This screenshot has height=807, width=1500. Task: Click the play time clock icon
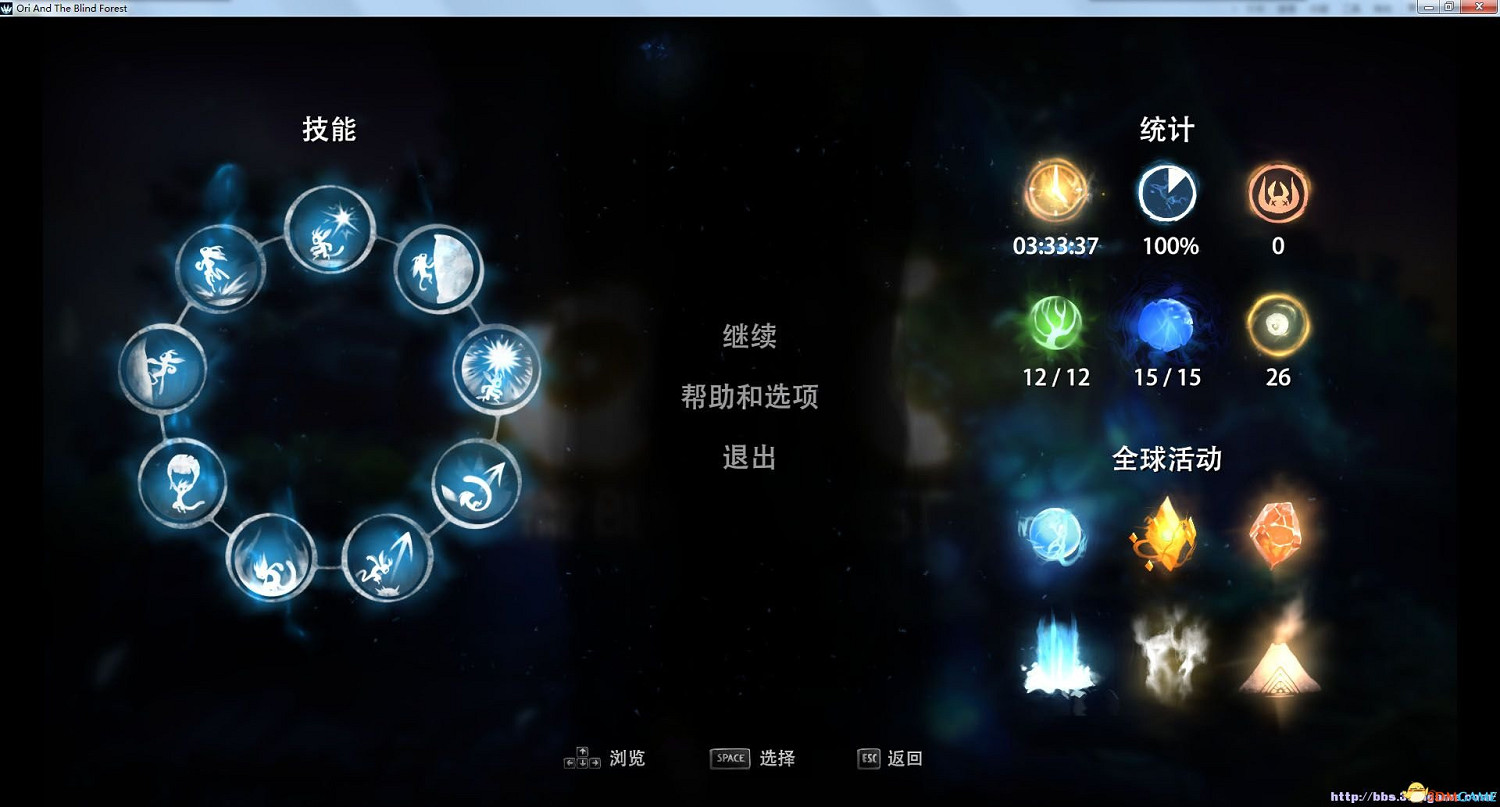(1057, 192)
